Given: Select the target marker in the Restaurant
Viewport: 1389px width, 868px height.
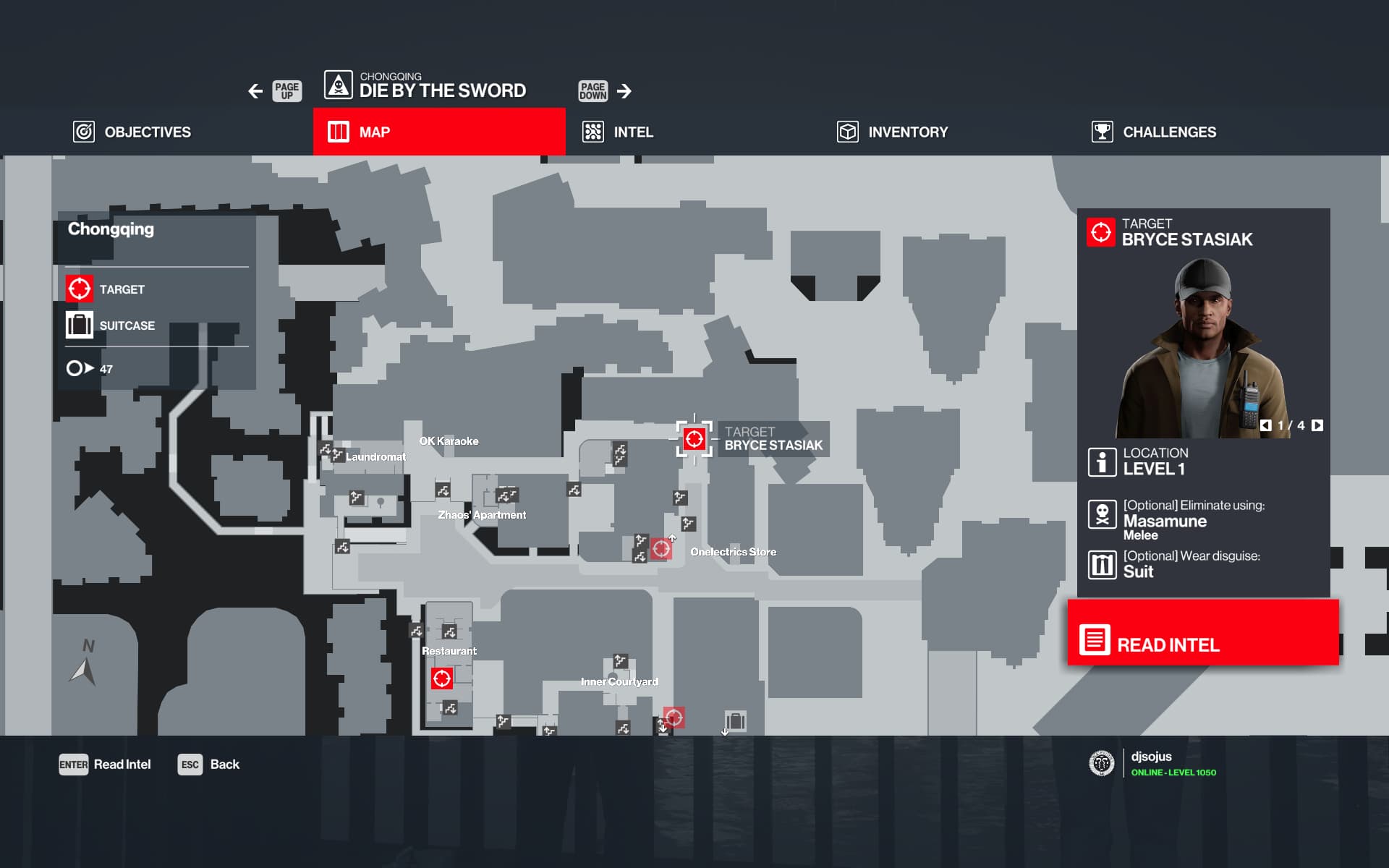Looking at the screenshot, I should (442, 678).
